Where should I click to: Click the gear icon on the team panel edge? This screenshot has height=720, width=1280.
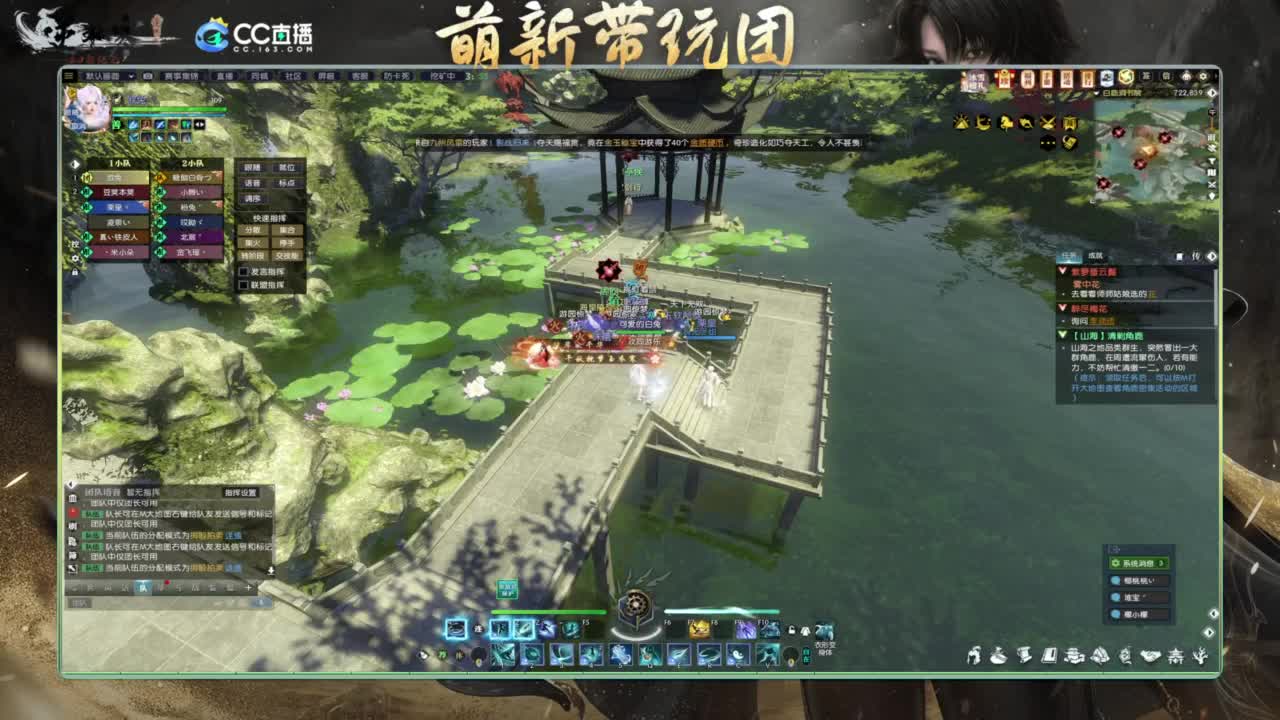(x=75, y=258)
